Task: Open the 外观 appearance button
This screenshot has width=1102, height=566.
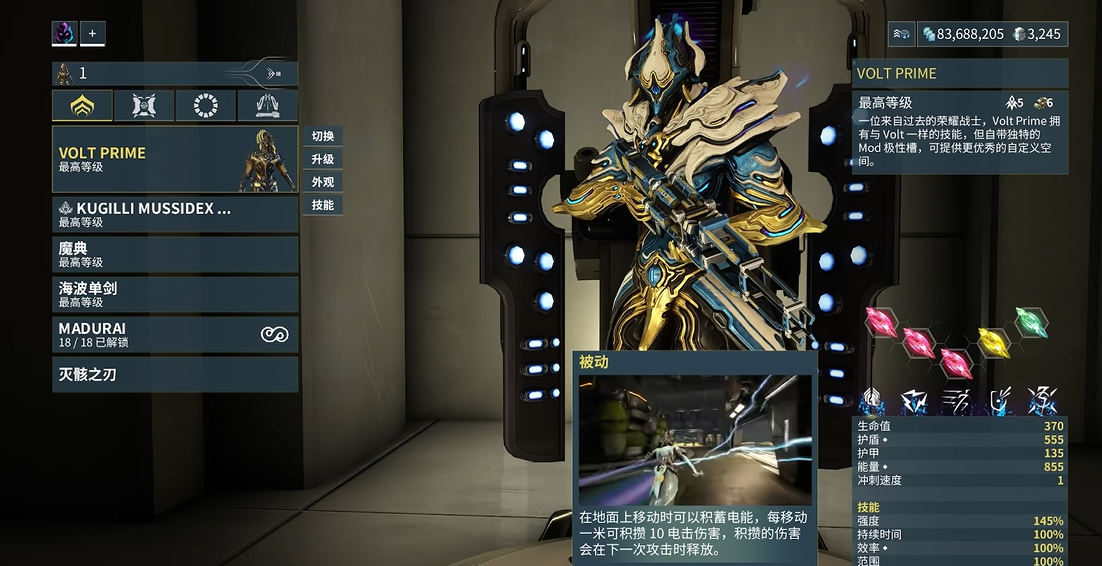Action: (x=323, y=182)
